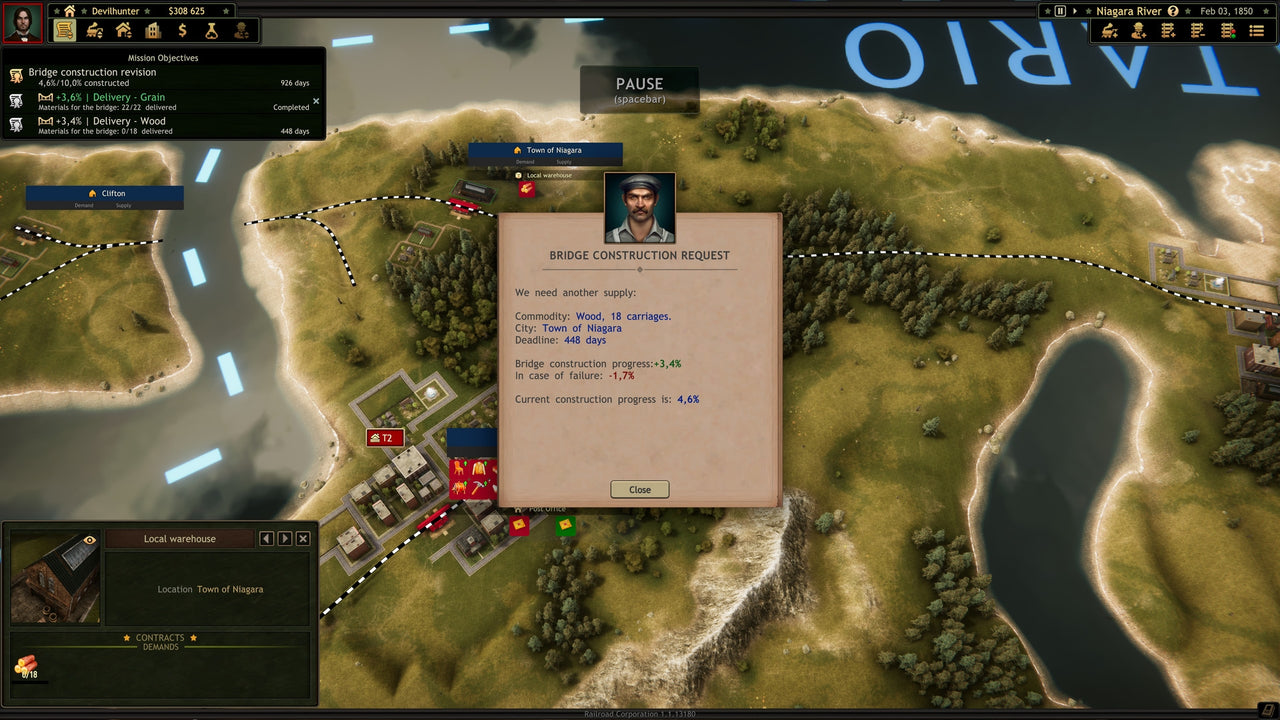This screenshot has height=720, width=1280.
Task: Open the finances dollar icon
Action: (182, 30)
